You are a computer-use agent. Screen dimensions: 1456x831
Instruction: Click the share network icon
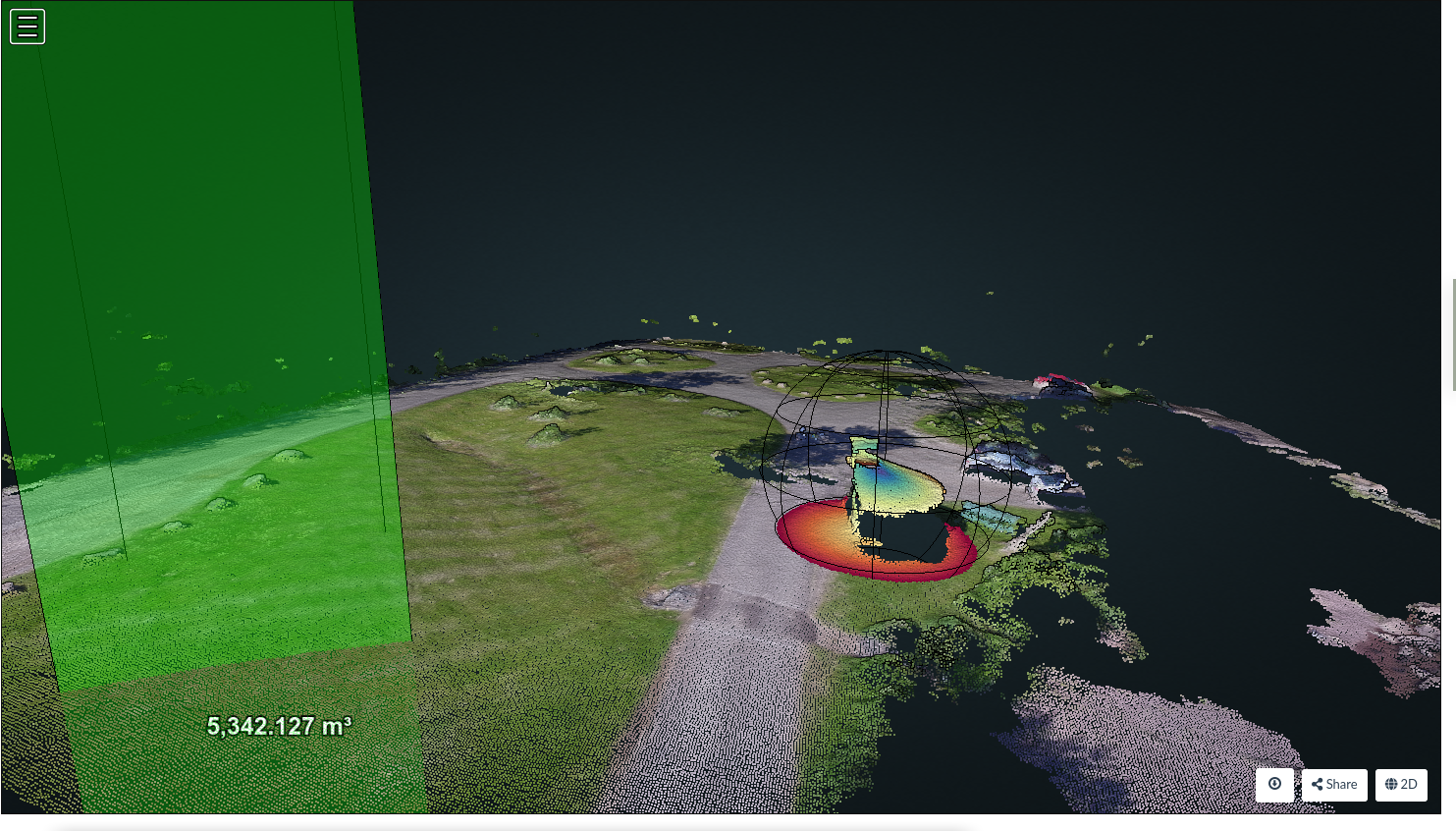(1317, 785)
